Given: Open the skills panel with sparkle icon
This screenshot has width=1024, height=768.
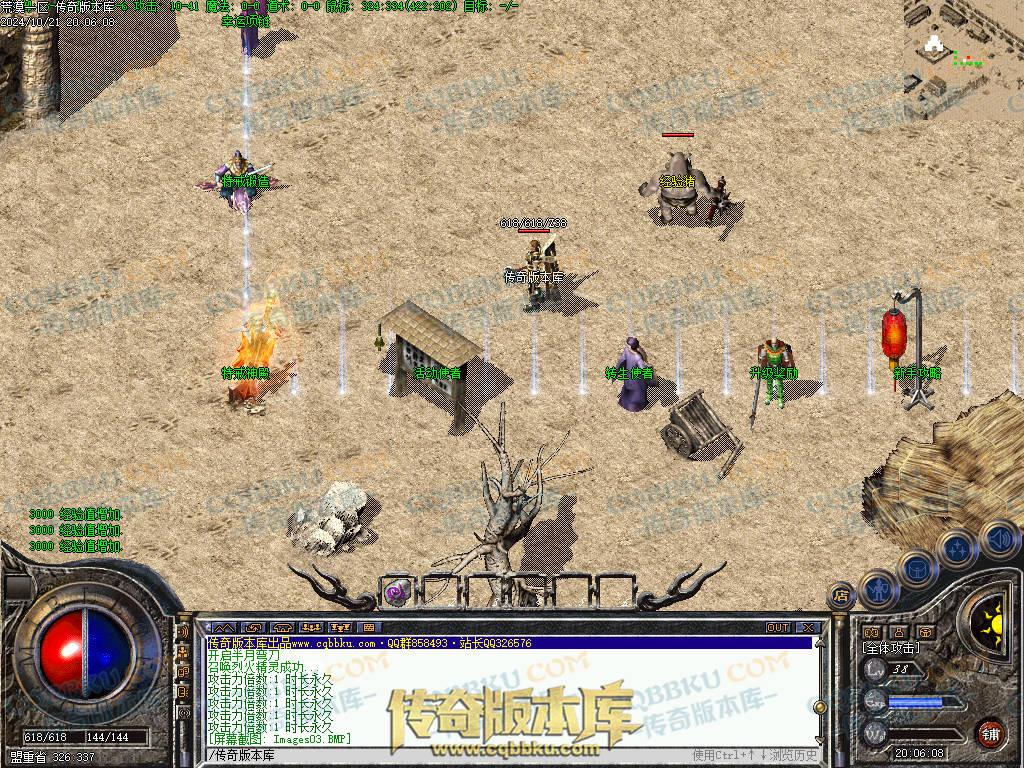Looking at the screenshot, I should pyautogui.click(x=958, y=549).
